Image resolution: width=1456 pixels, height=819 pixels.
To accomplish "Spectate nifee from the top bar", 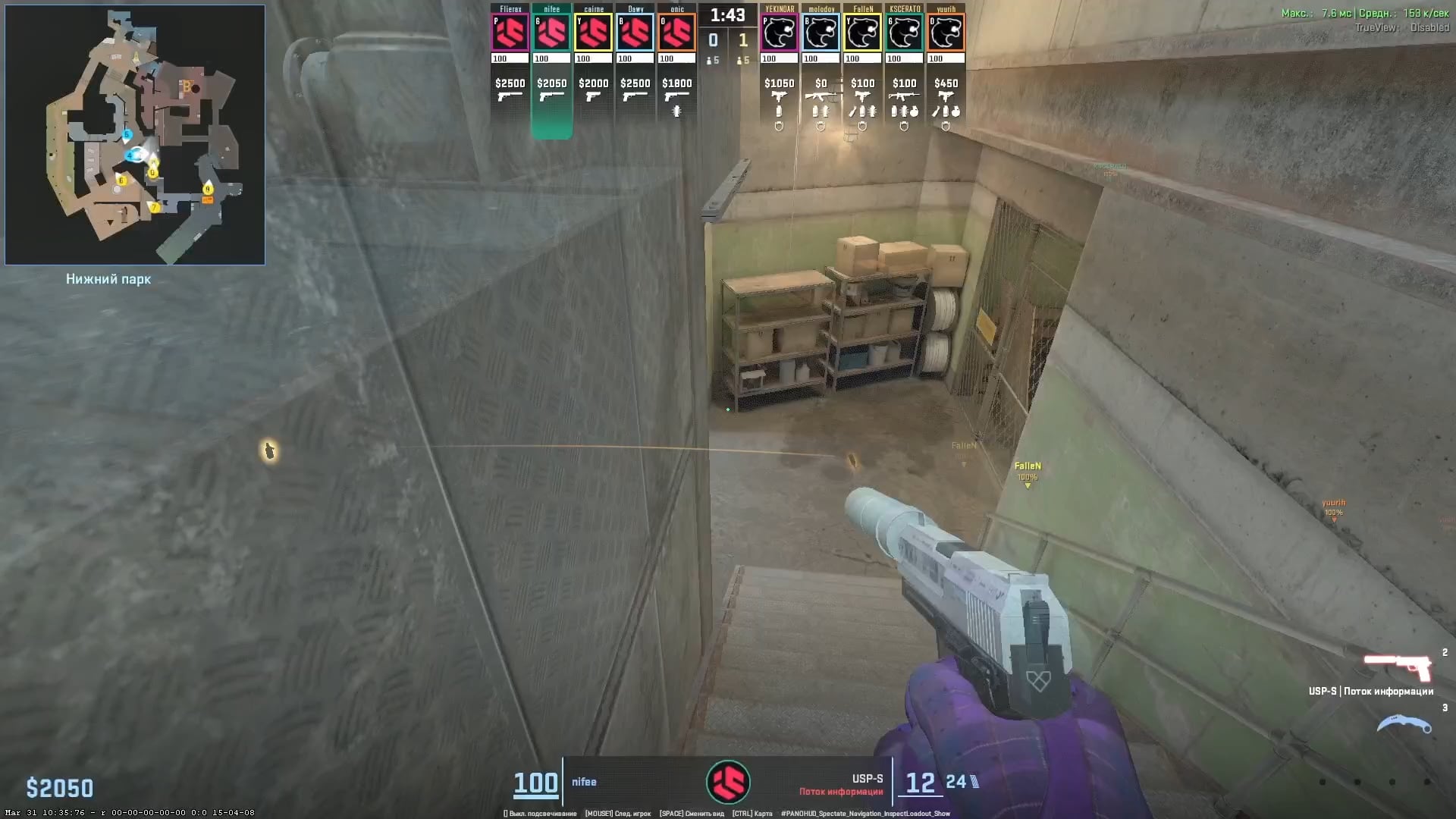I will tap(552, 33).
